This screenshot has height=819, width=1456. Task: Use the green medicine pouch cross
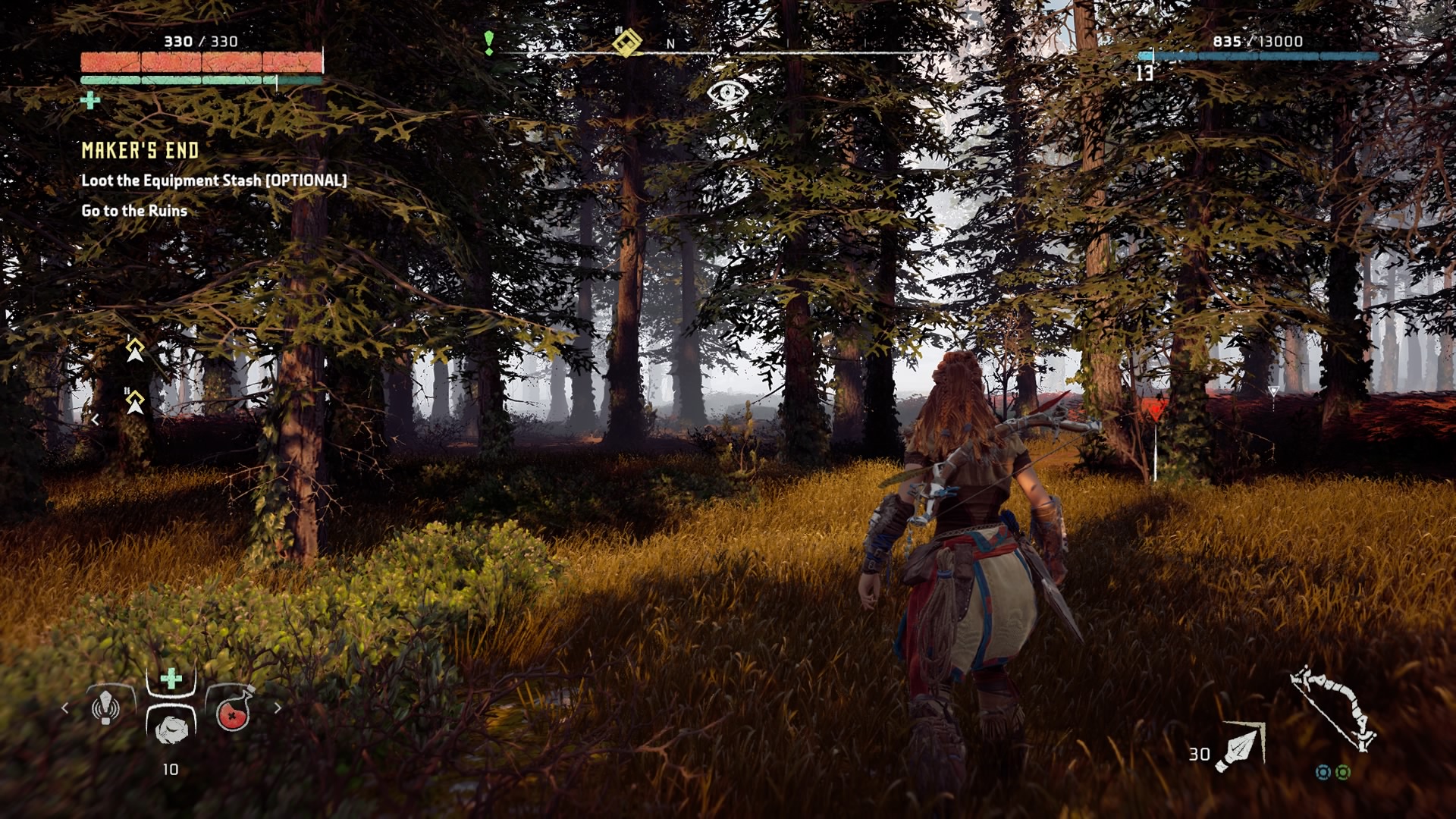(90, 100)
